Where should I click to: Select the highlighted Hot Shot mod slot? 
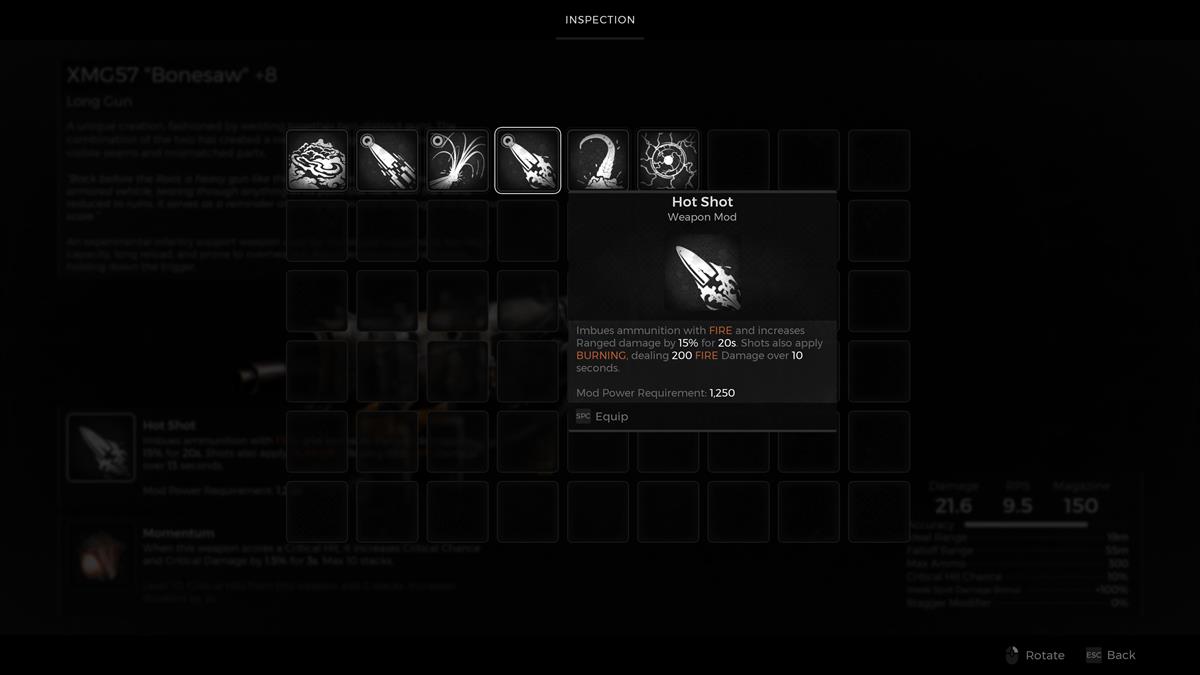(x=527, y=160)
